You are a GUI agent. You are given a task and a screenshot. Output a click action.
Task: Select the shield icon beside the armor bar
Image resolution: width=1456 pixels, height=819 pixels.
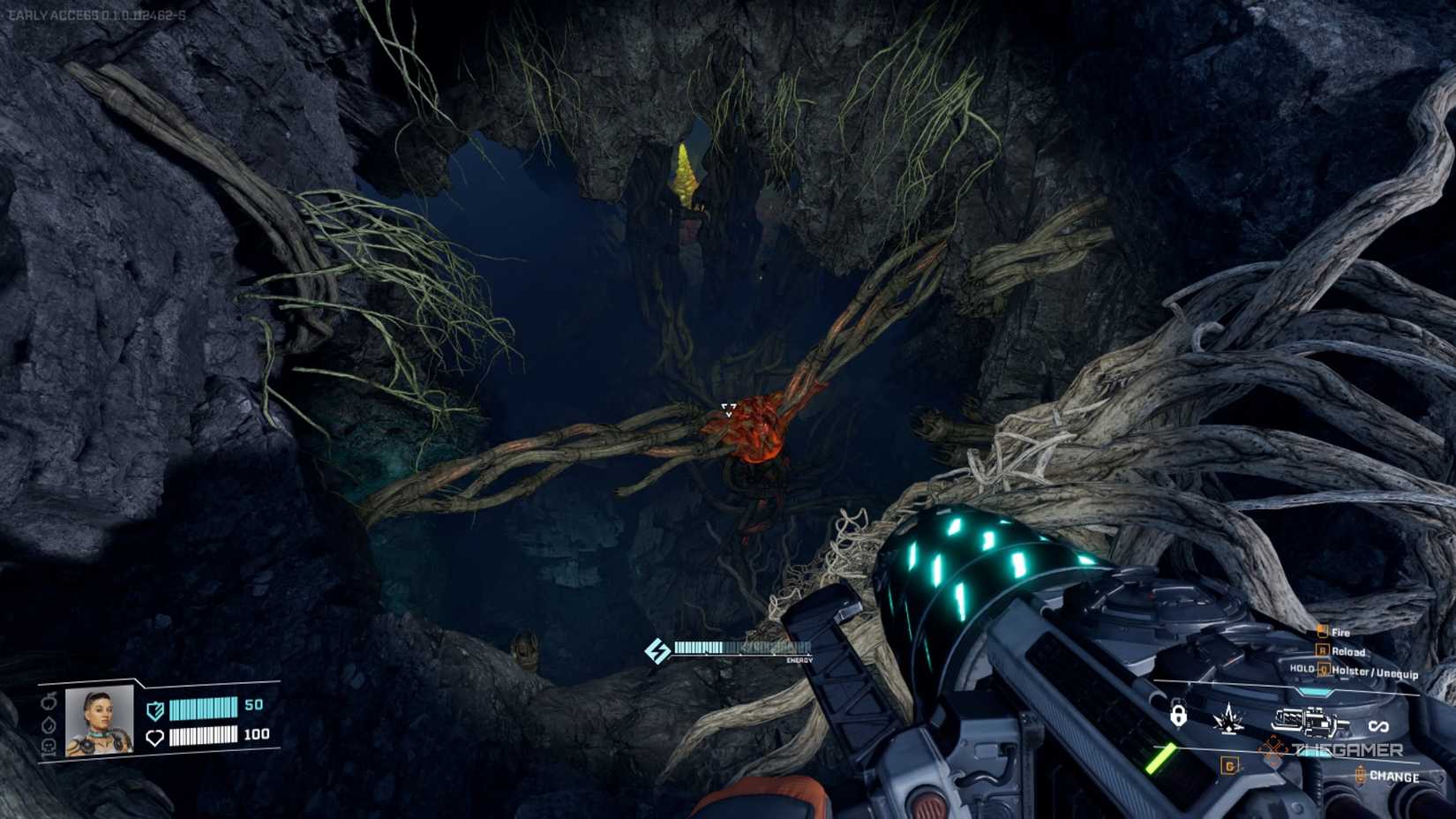pyautogui.click(x=154, y=710)
